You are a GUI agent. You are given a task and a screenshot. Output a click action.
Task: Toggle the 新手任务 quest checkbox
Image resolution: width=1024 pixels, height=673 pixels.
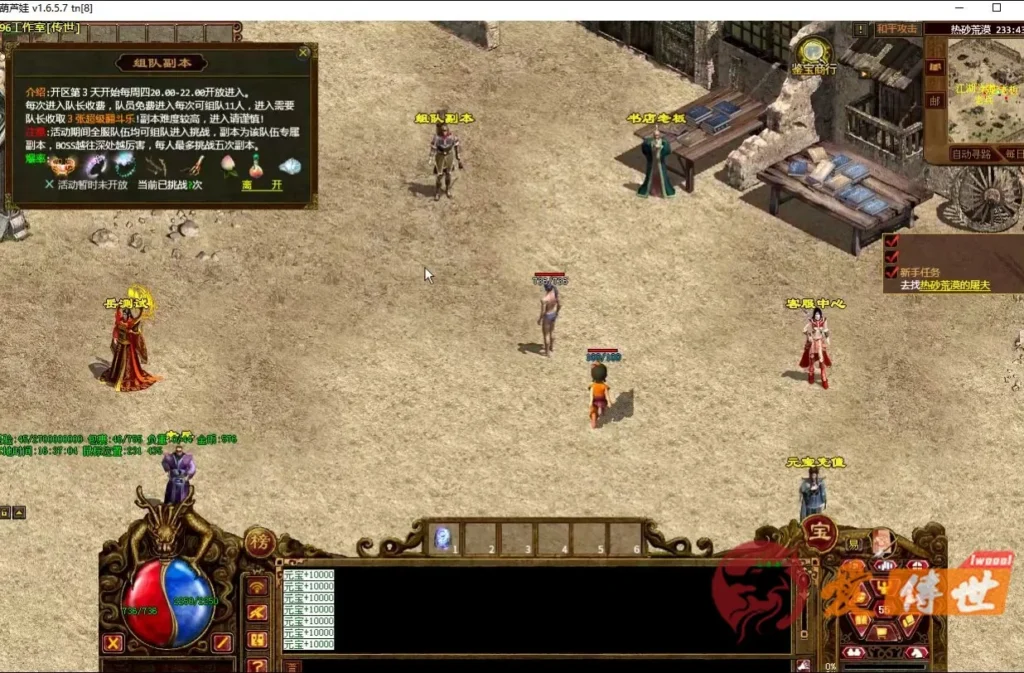coord(891,271)
